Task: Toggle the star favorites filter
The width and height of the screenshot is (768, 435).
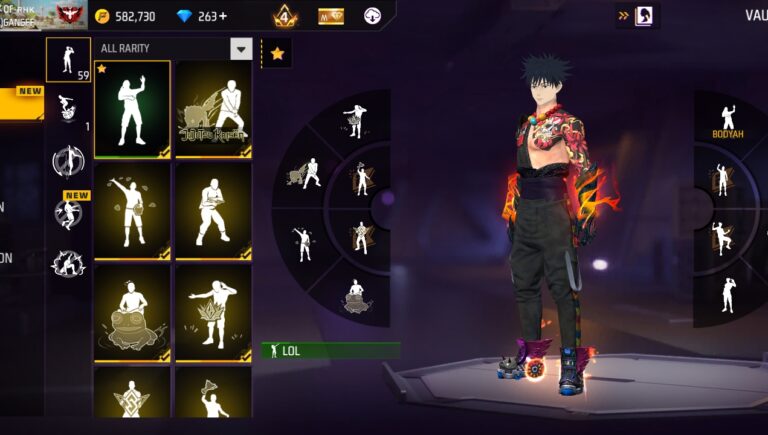Action: coord(277,54)
